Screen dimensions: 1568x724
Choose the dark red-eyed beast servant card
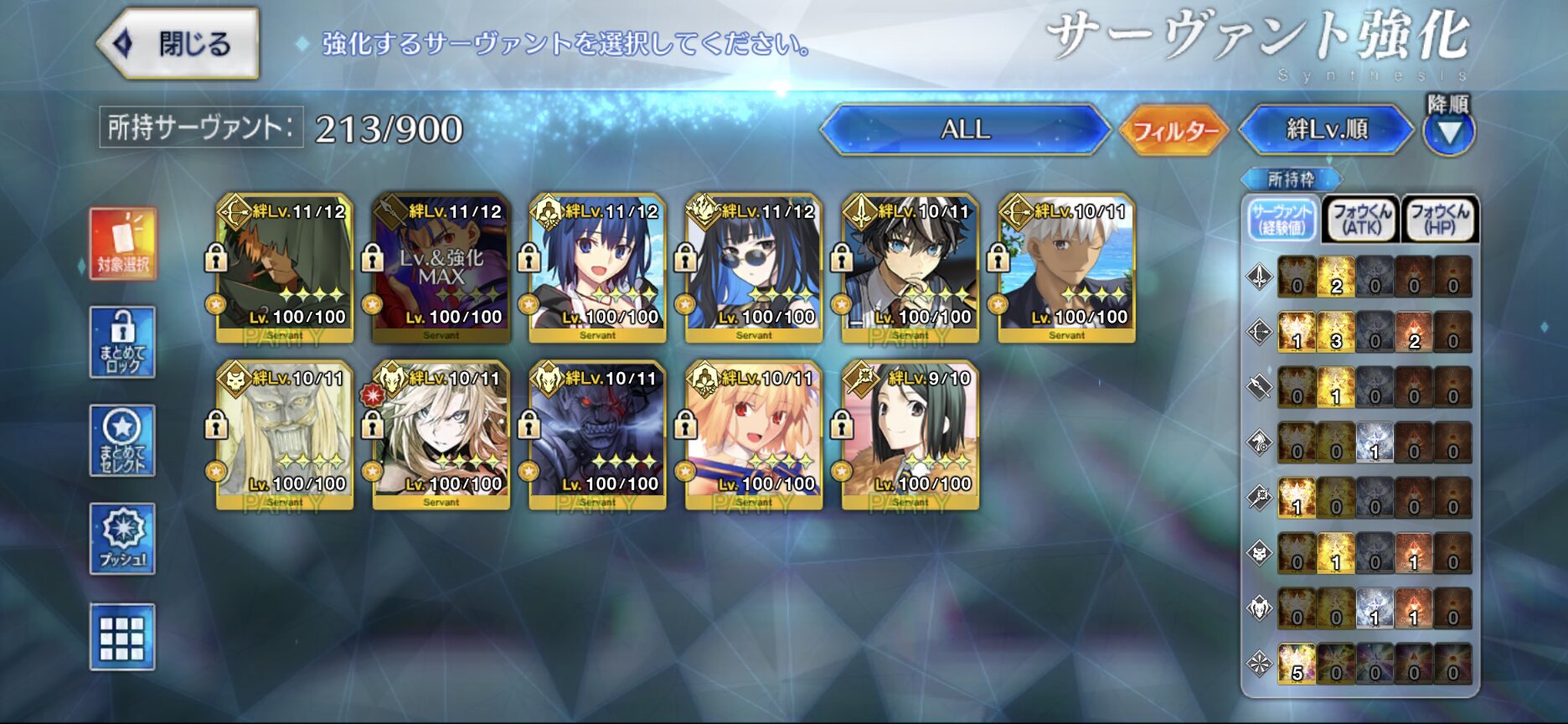(597, 435)
